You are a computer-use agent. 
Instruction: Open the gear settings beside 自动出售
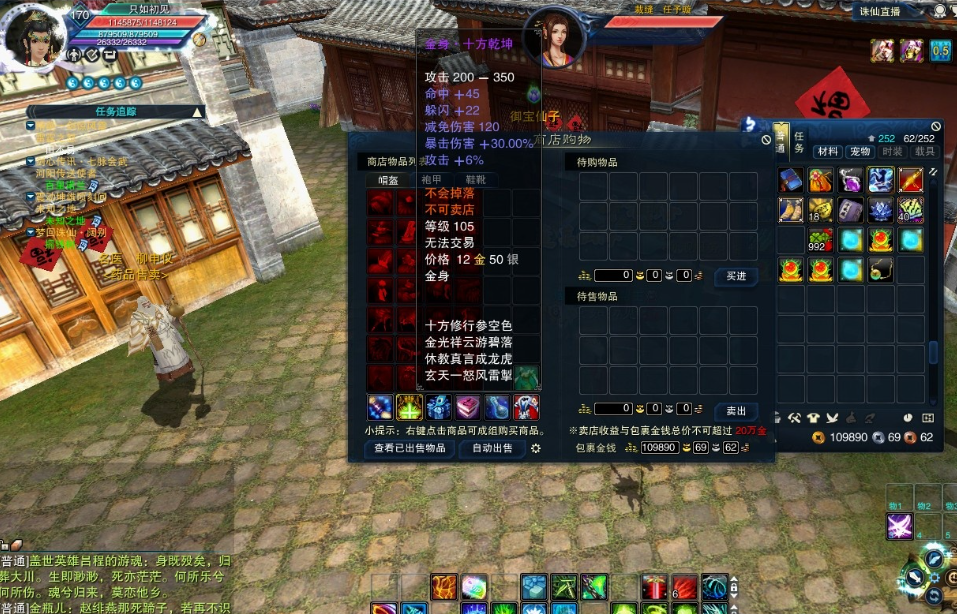[x=536, y=448]
